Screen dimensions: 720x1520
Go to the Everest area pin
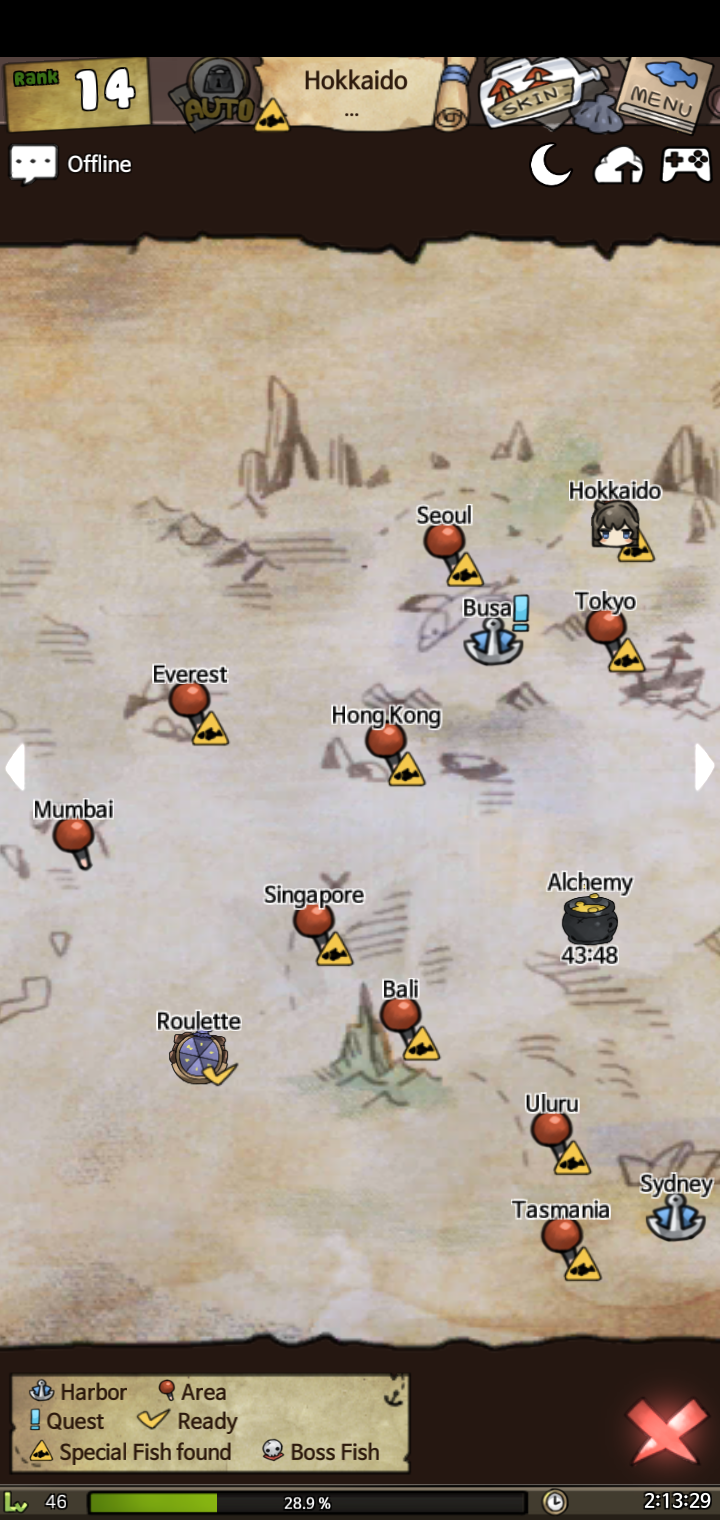189,700
